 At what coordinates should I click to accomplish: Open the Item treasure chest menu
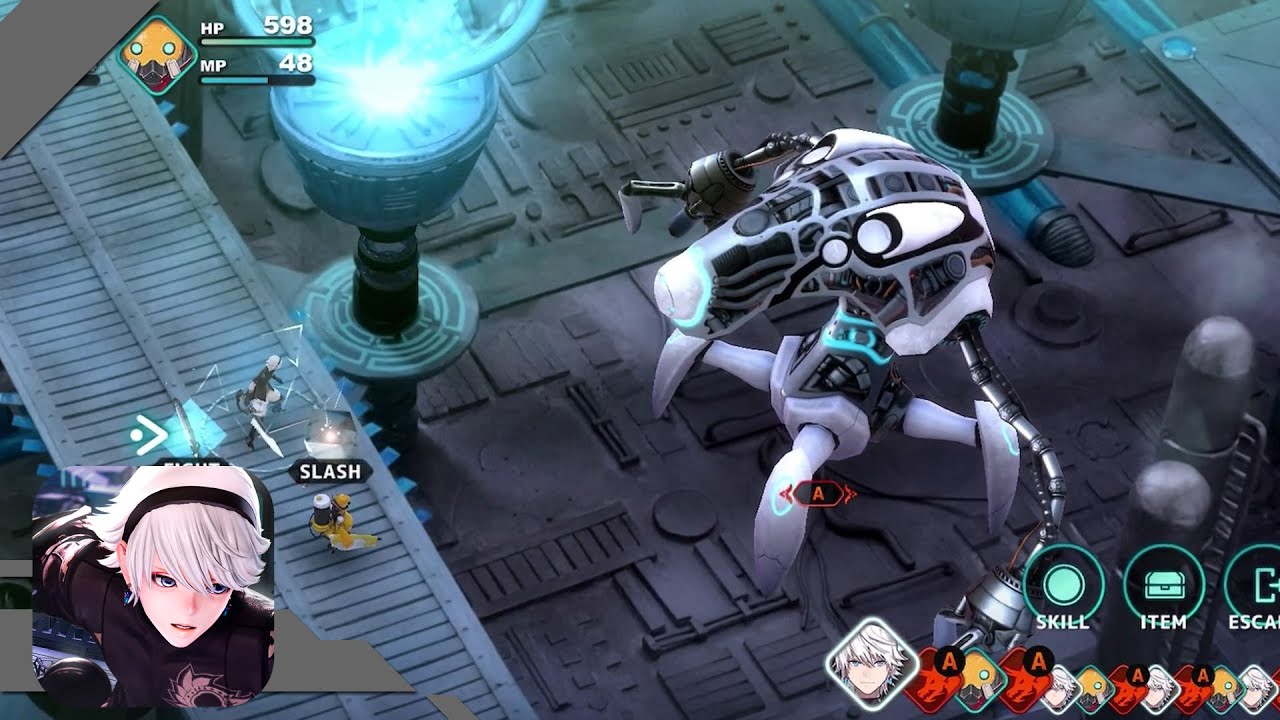[1163, 585]
